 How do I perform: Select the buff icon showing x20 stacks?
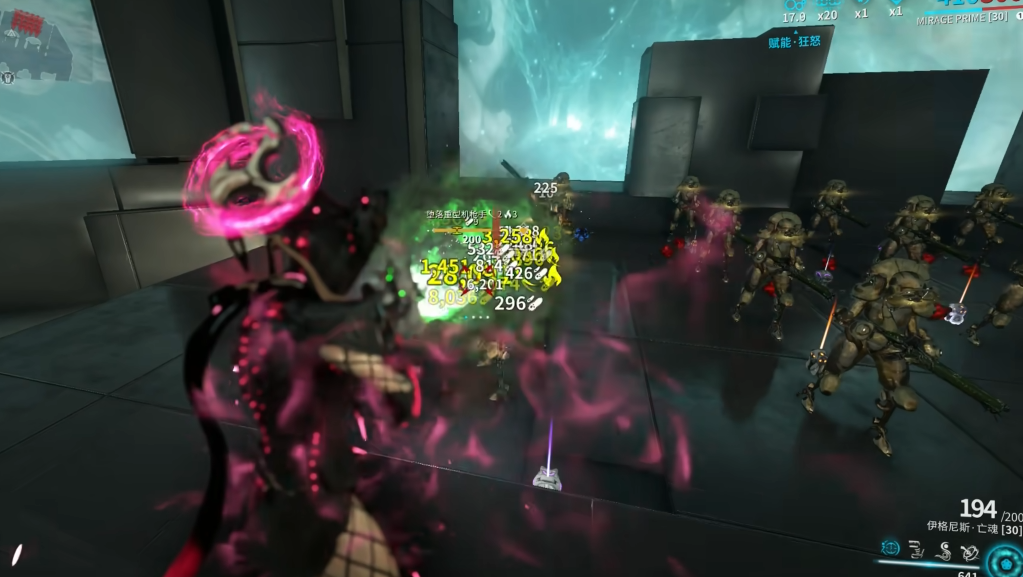[826, 4]
